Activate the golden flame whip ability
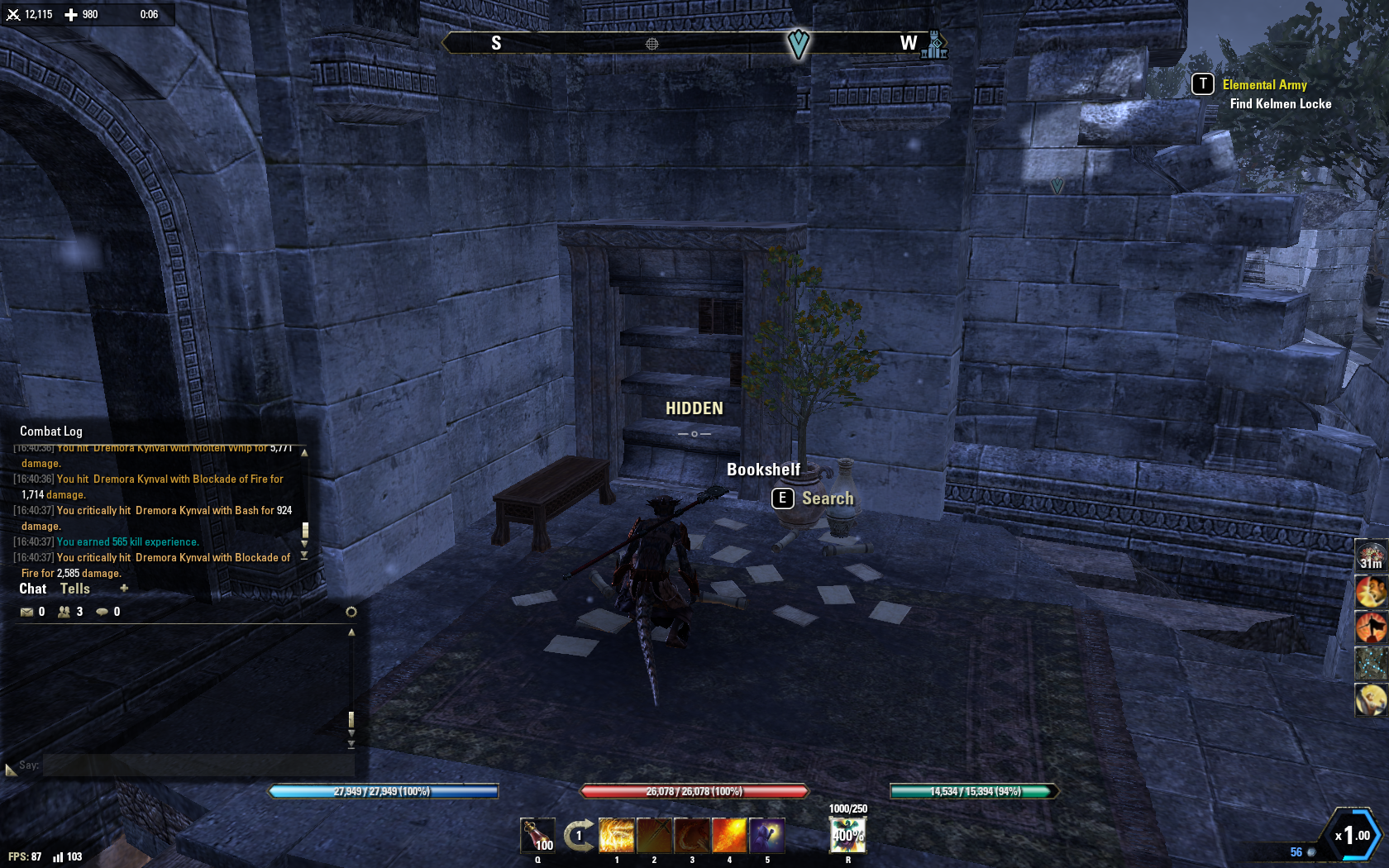Screen dimensions: 1389x868 pos(616,835)
